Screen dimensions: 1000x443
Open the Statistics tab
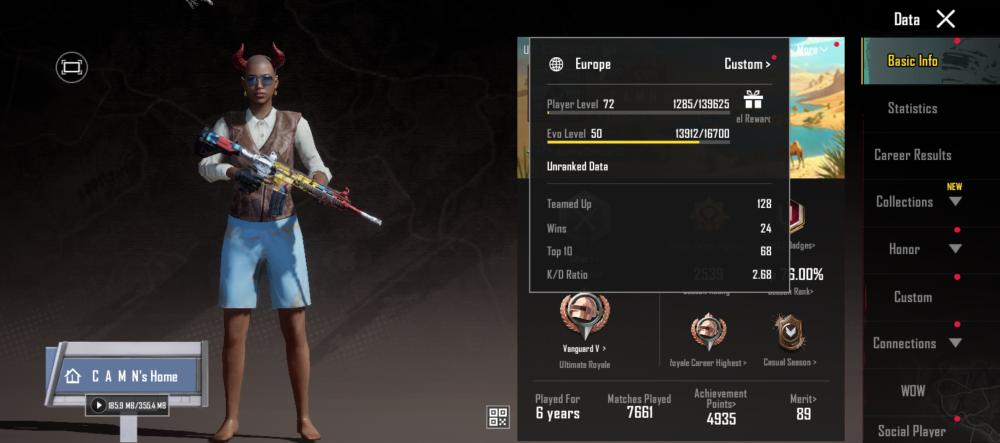[x=912, y=108]
